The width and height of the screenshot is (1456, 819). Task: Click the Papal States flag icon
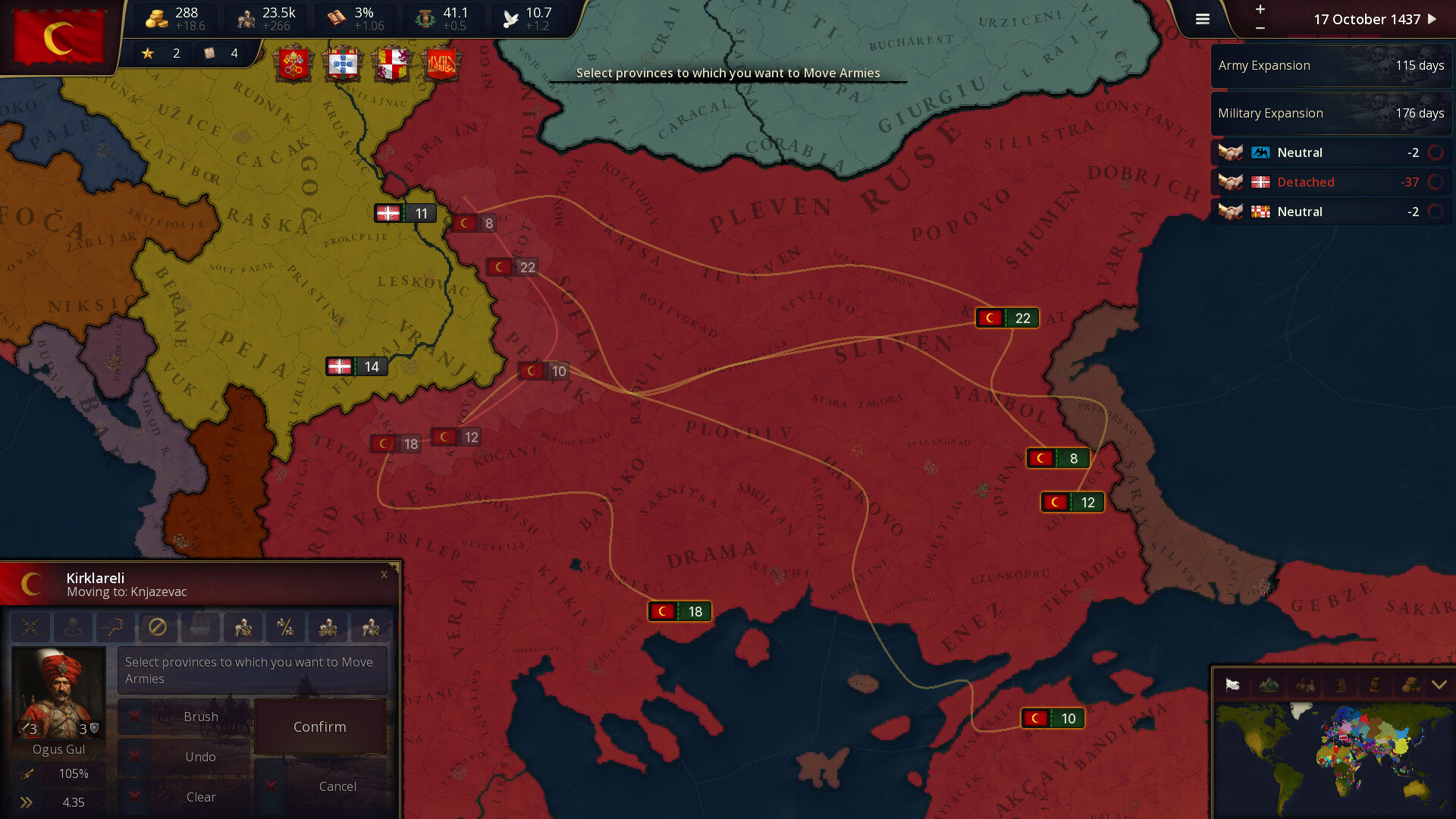295,64
